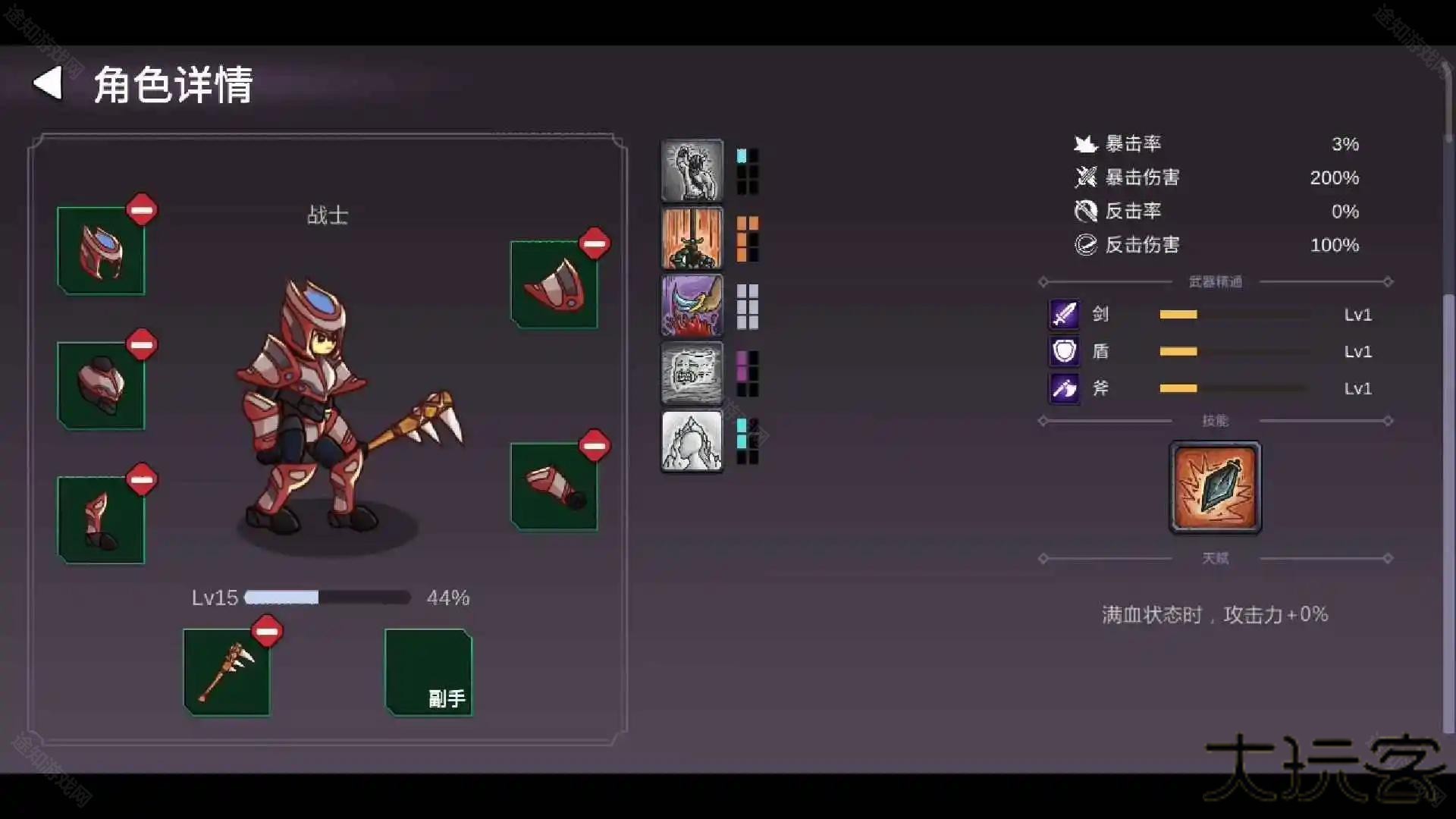
Task: Select the shield (盾) weapon mastery icon
Action: (1065, 351)
